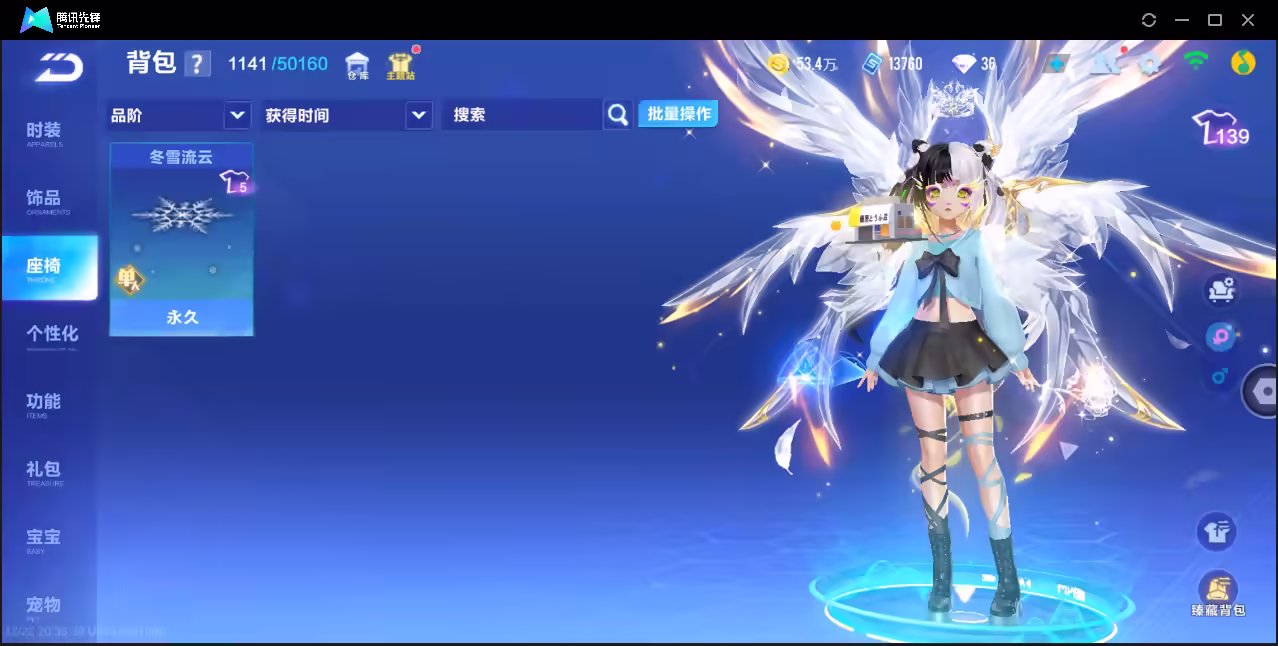This screenshot has height=646, width=1278.
Task: Click the 搜索 search input field
Action: [x=522, y=115]
